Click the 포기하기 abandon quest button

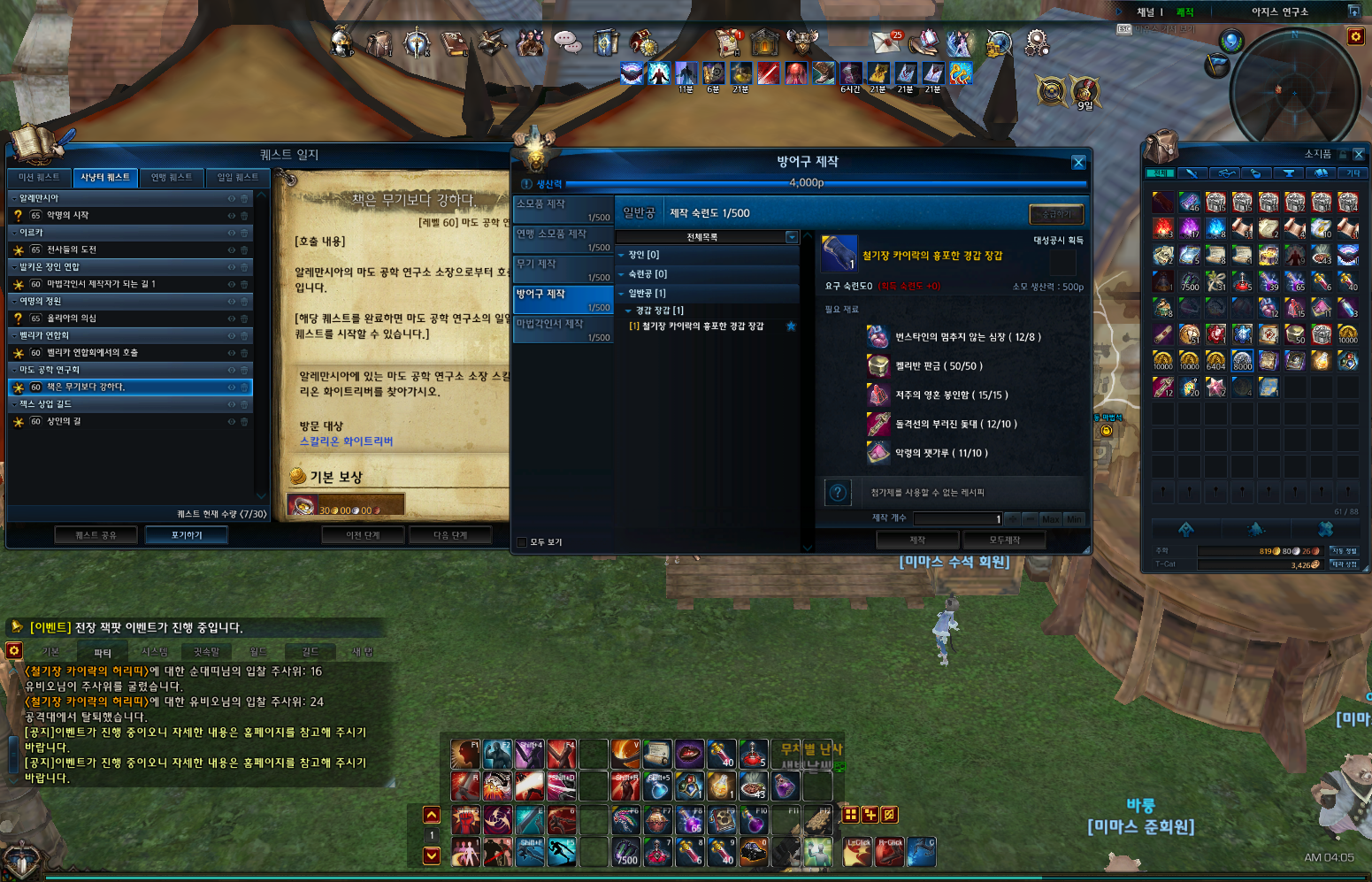click(187, 535)
